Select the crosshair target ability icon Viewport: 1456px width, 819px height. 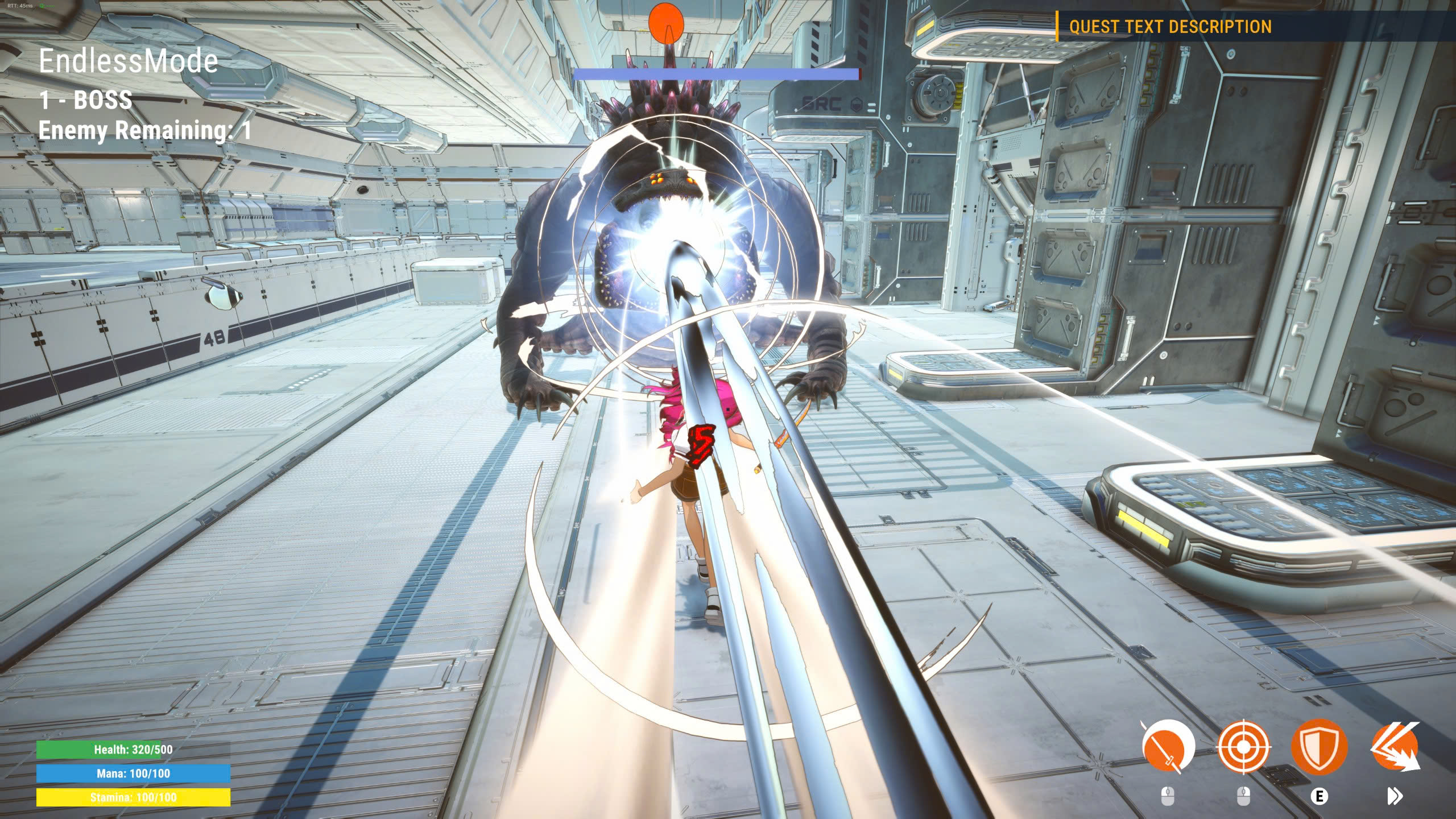pyautogui.click(x=1243, y=747)
